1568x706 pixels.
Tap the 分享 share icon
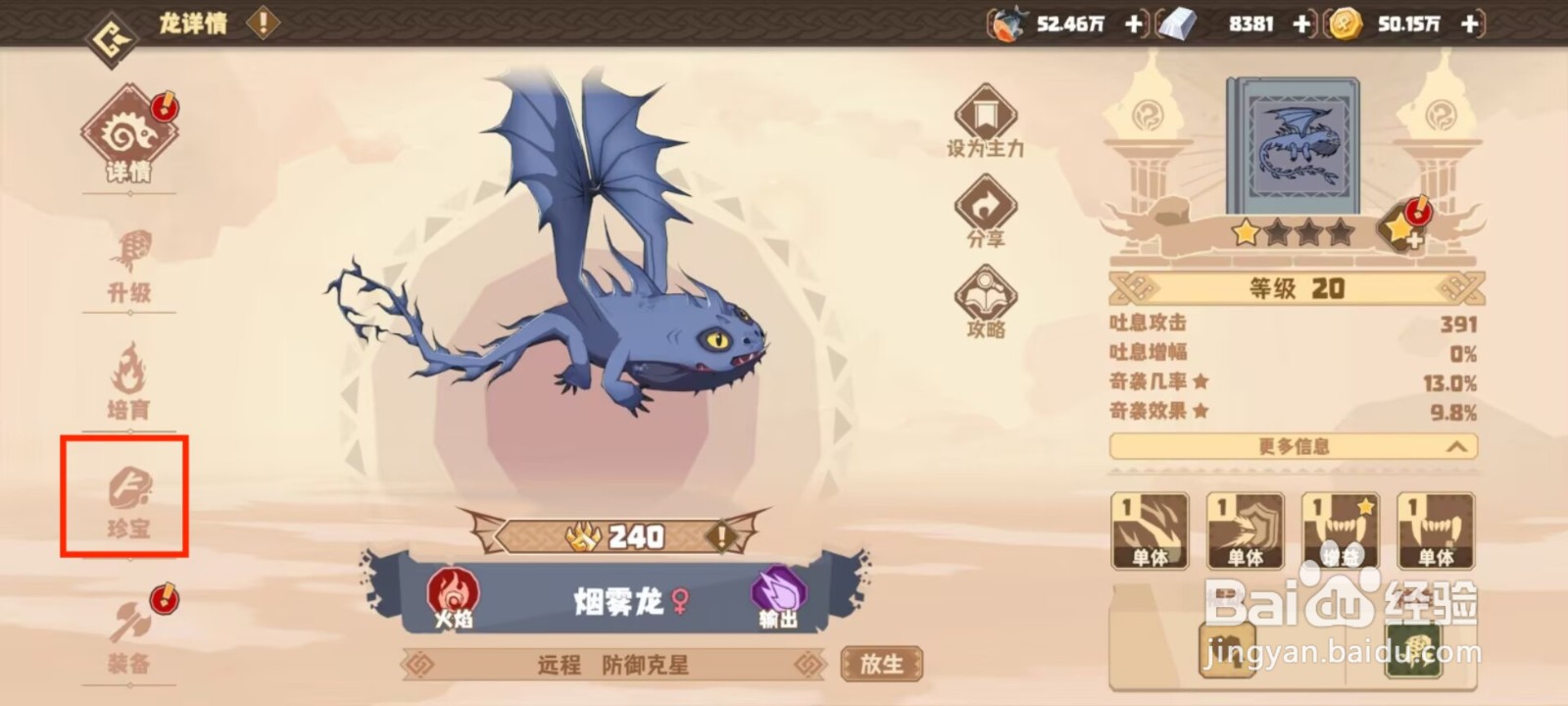click(985, 206)
